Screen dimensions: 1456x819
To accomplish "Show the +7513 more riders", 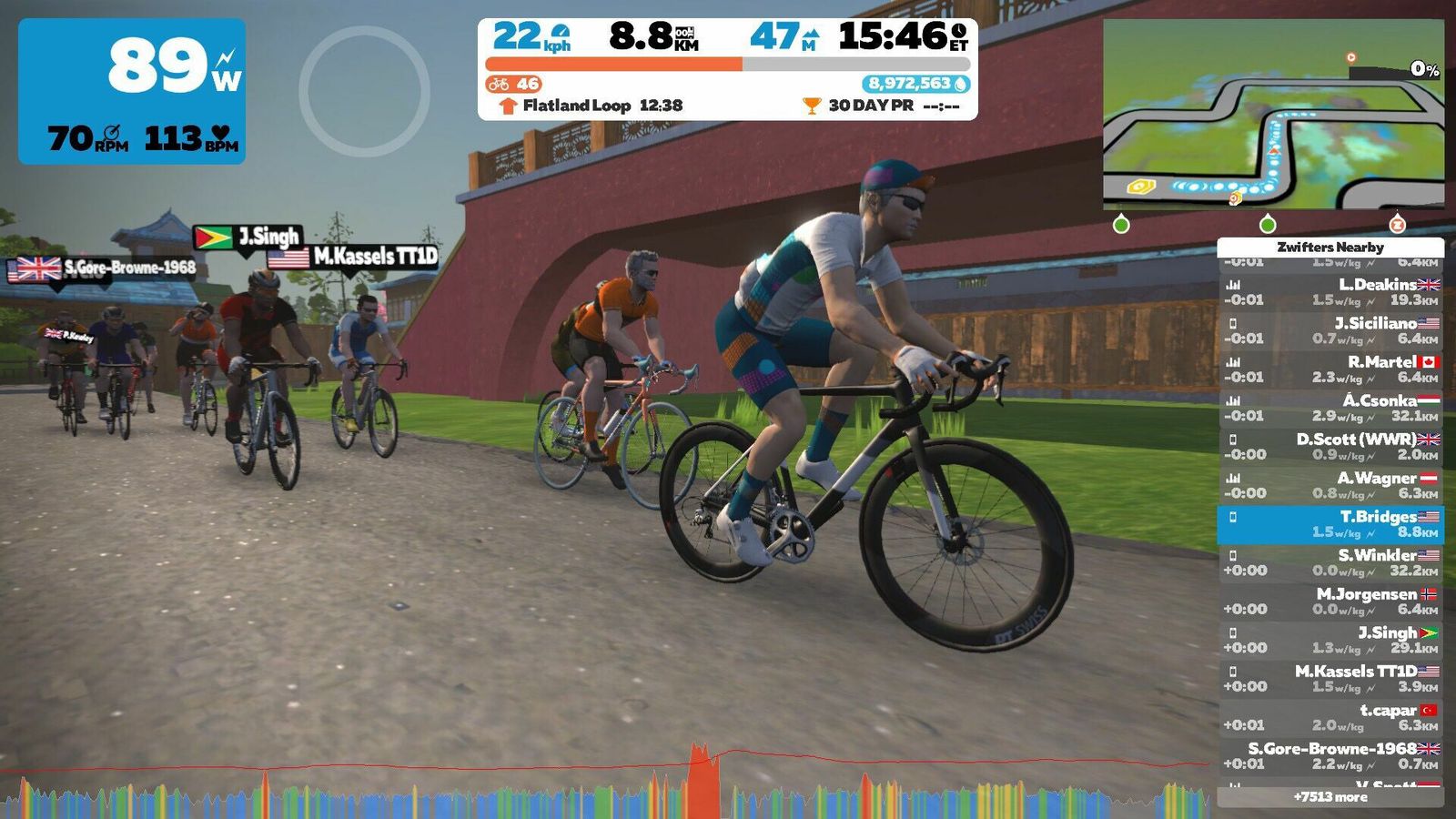I will point(1330,797).
